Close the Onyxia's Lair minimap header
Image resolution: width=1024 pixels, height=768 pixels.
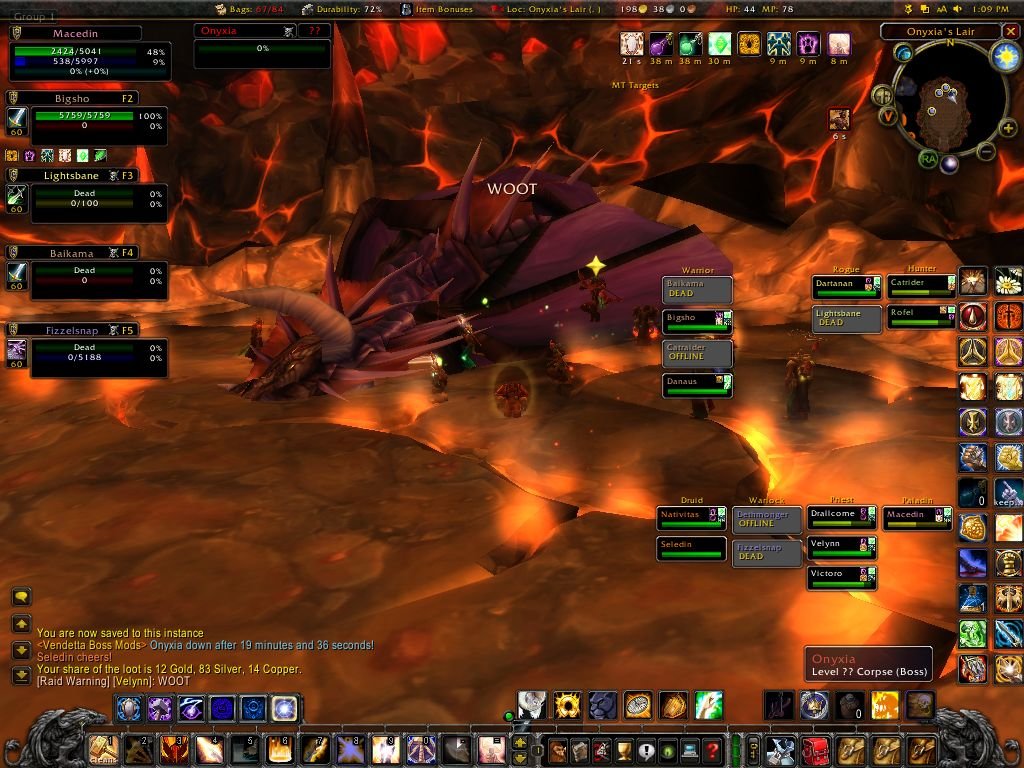tap(1010, 32)
